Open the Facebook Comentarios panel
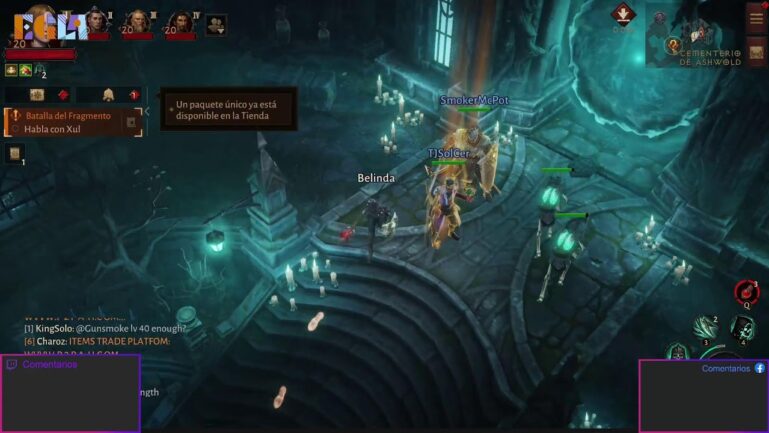This screenshot has height=433, width=769. coord(703,395)
